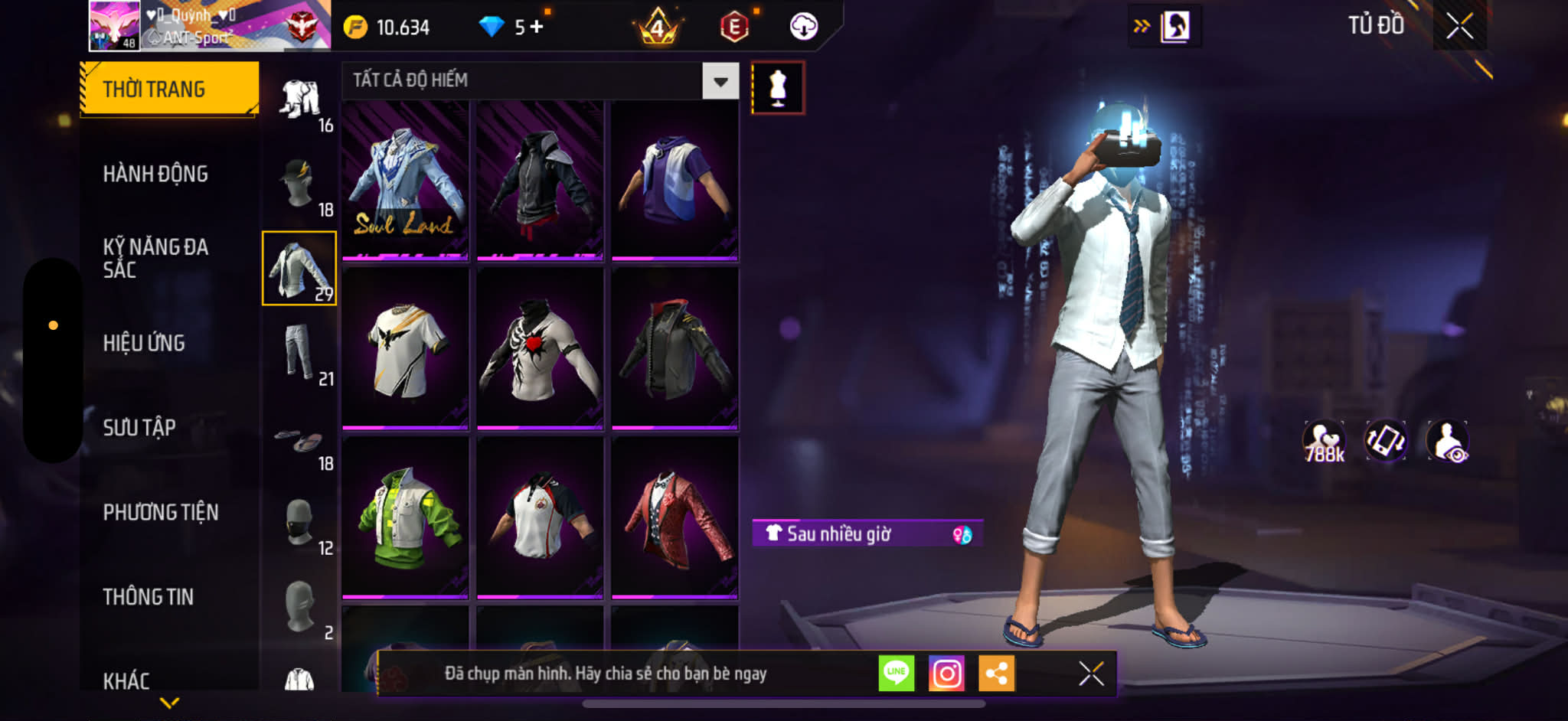Go to the SƯU TẬP tab
Screen dimensions: 1568x721
pos(139,427)
